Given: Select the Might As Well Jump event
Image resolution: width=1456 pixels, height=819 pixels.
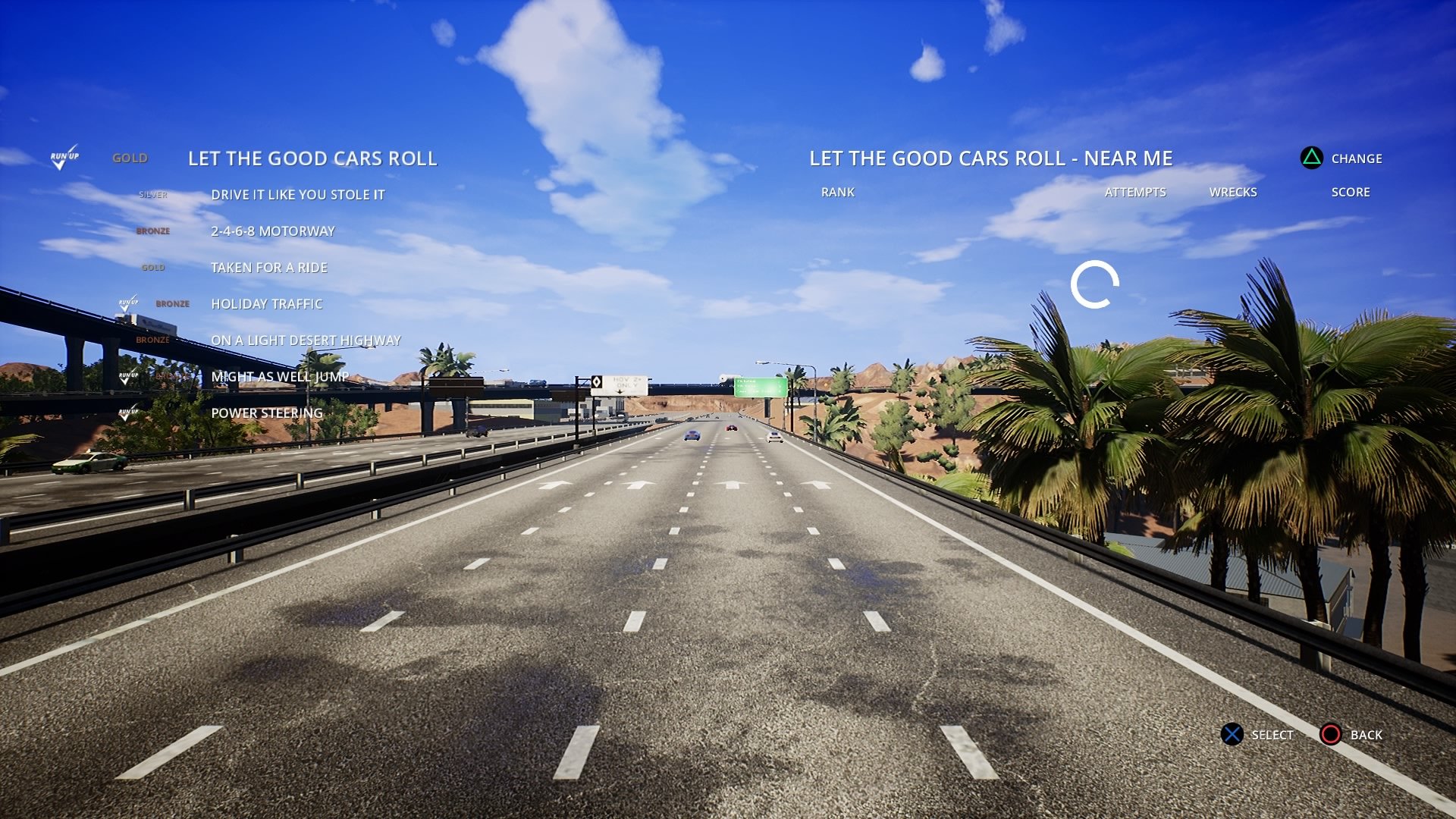Looking at the screenshot, I should click(x=281, y=376).
